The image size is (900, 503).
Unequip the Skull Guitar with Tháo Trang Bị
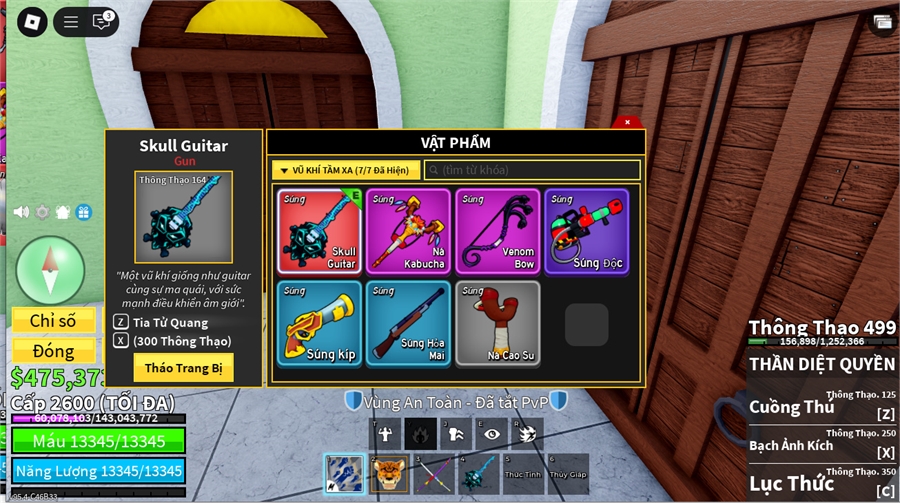click(x=183, y=367)
